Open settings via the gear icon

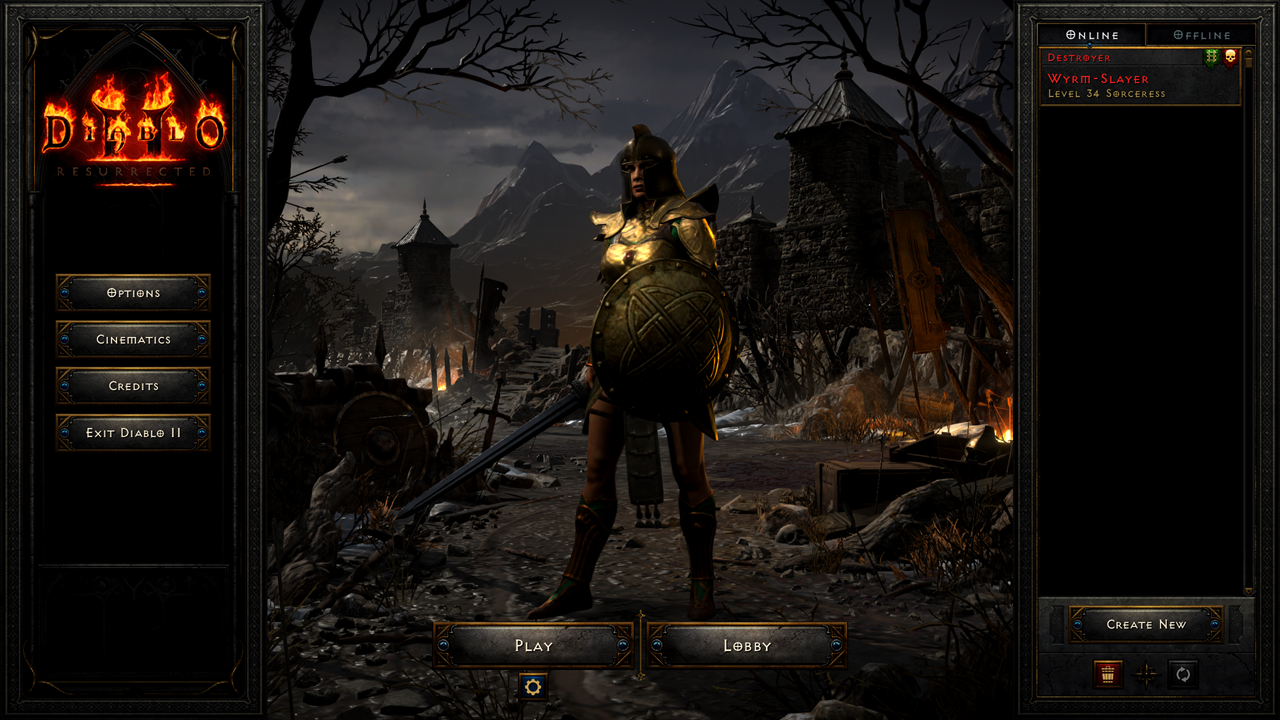tap(535, 687)
